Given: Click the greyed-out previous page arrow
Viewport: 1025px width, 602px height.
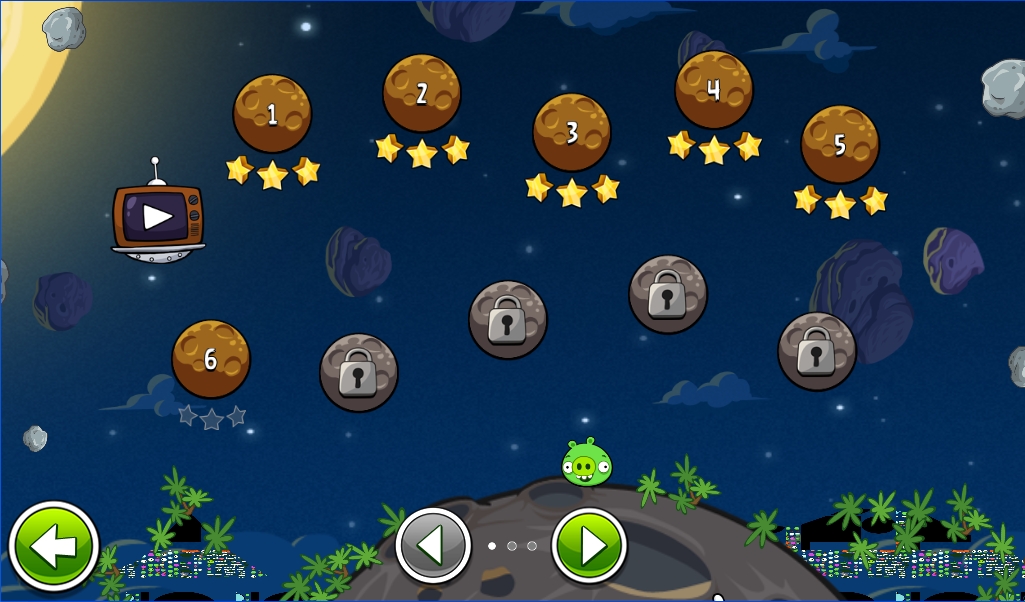Looking at the screenshot, I should pyautogui.click(x=433, y=546).
